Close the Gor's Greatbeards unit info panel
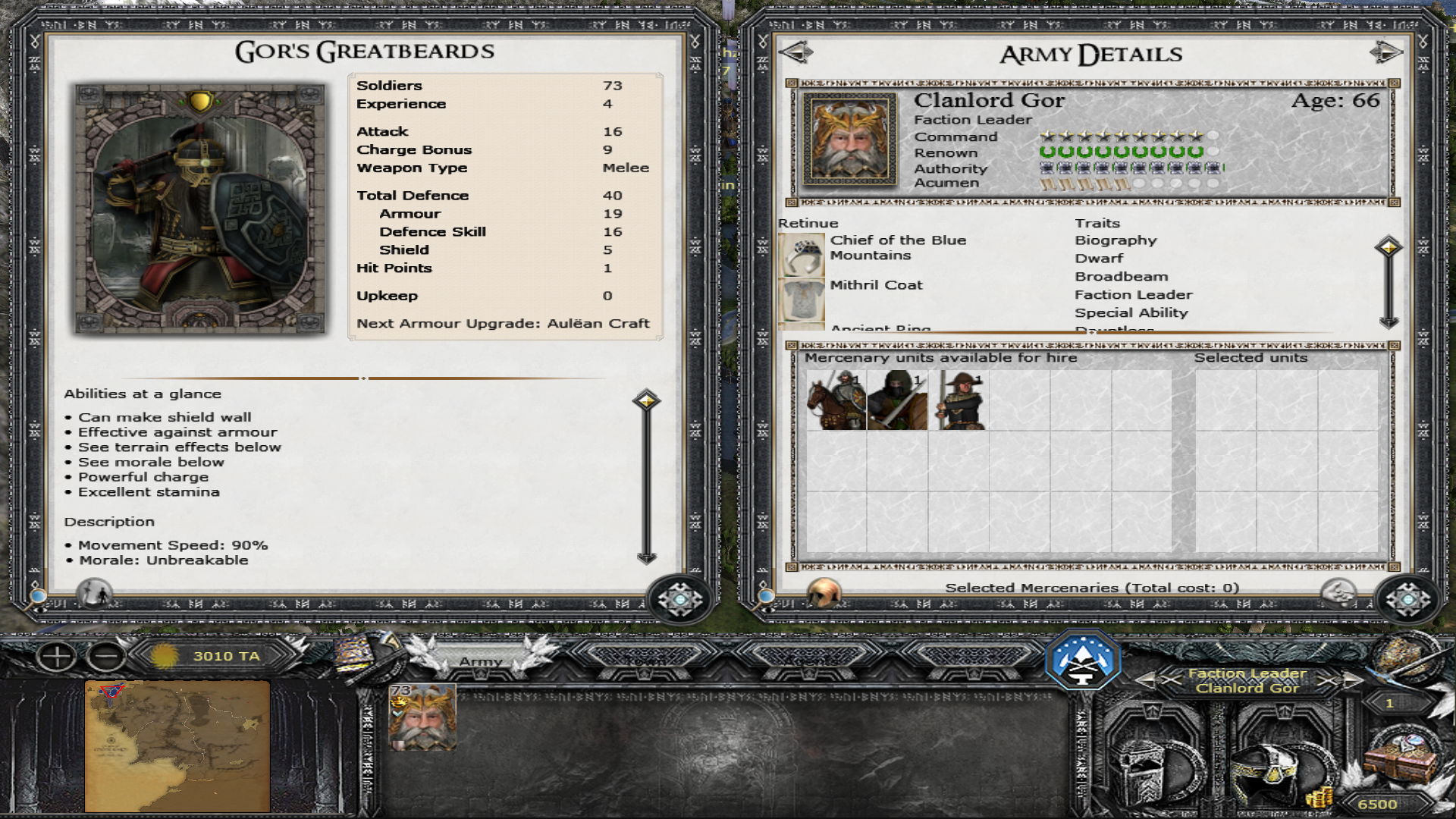The height and width of the screenshot is (819, 1456). pyautogui.click(x=679, y=600)
